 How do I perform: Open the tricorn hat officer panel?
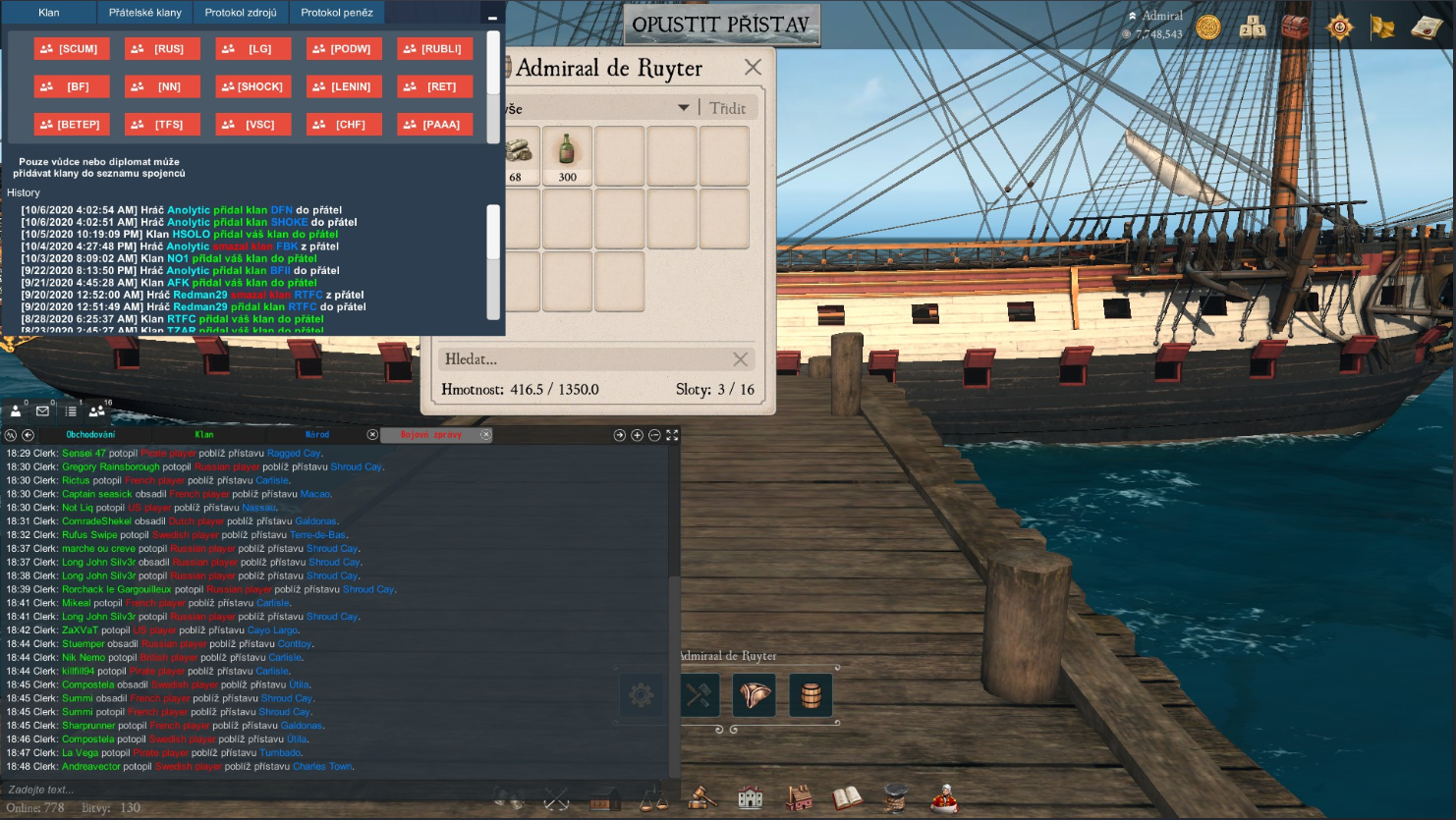click(x=754, y=694)
